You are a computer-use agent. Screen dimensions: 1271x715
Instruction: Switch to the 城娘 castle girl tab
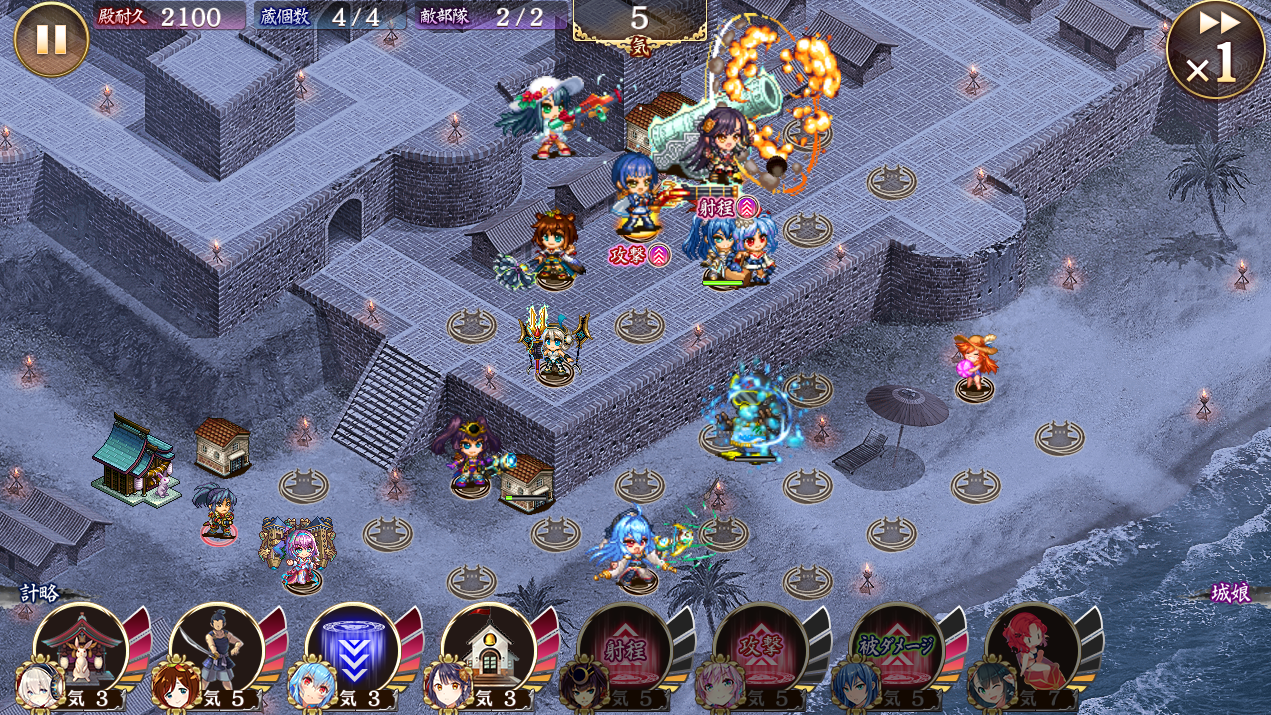click(x=1229, y=593)
